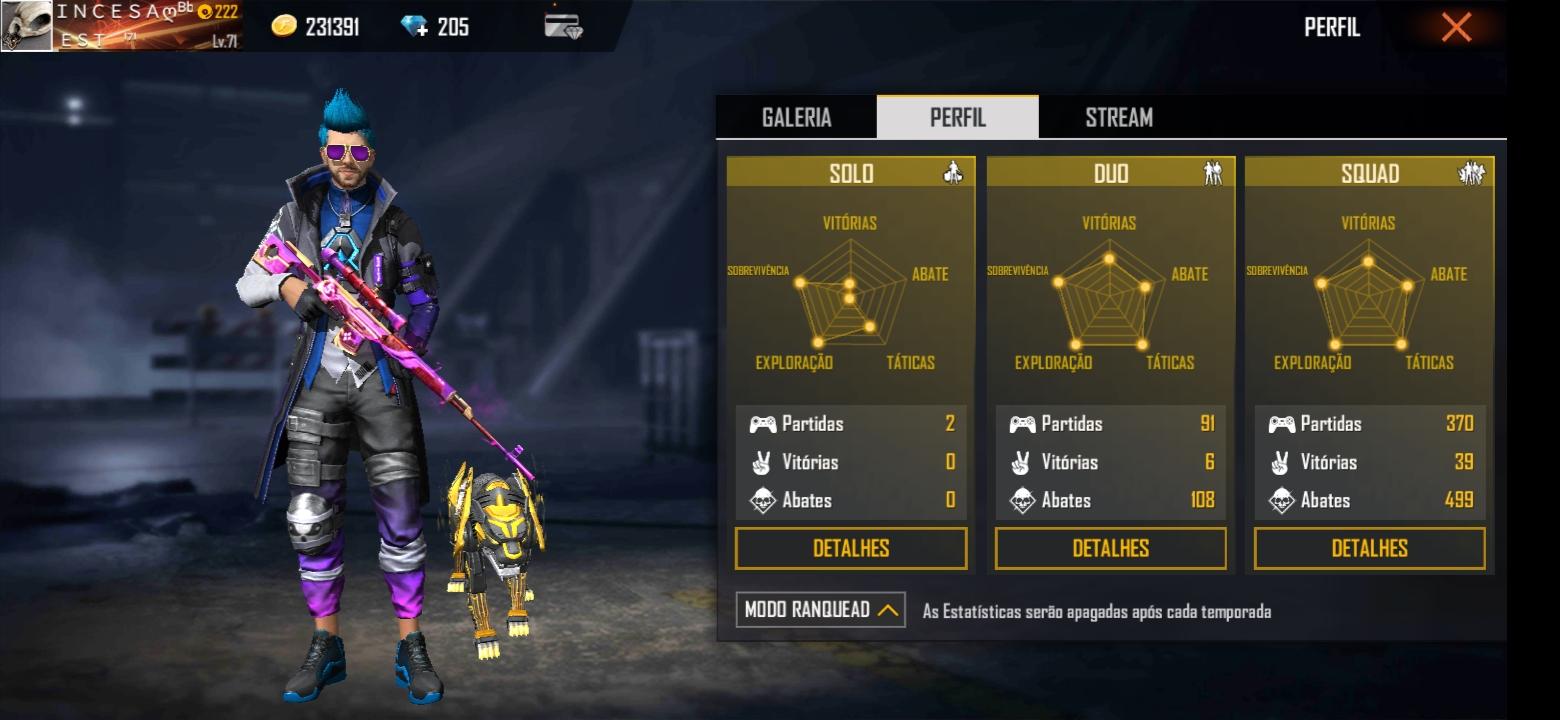Screen dimensions: 1560x720
Task: Open Detalhes under the Duo panel
Action: 1110,548
